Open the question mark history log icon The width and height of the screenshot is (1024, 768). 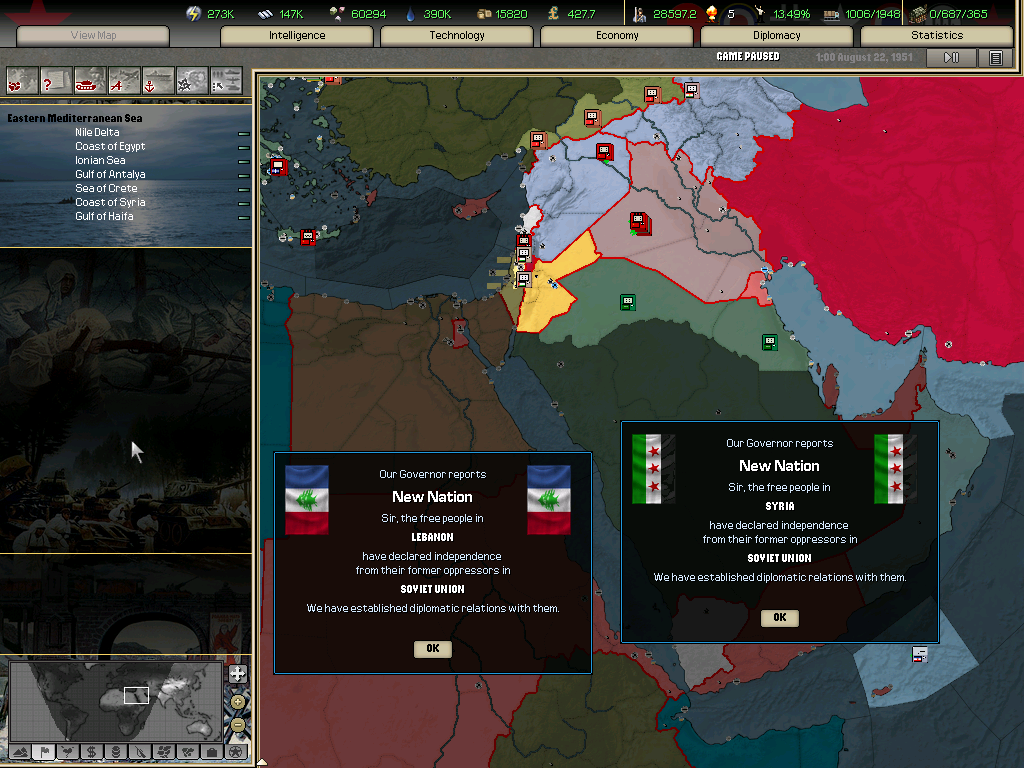56,79
